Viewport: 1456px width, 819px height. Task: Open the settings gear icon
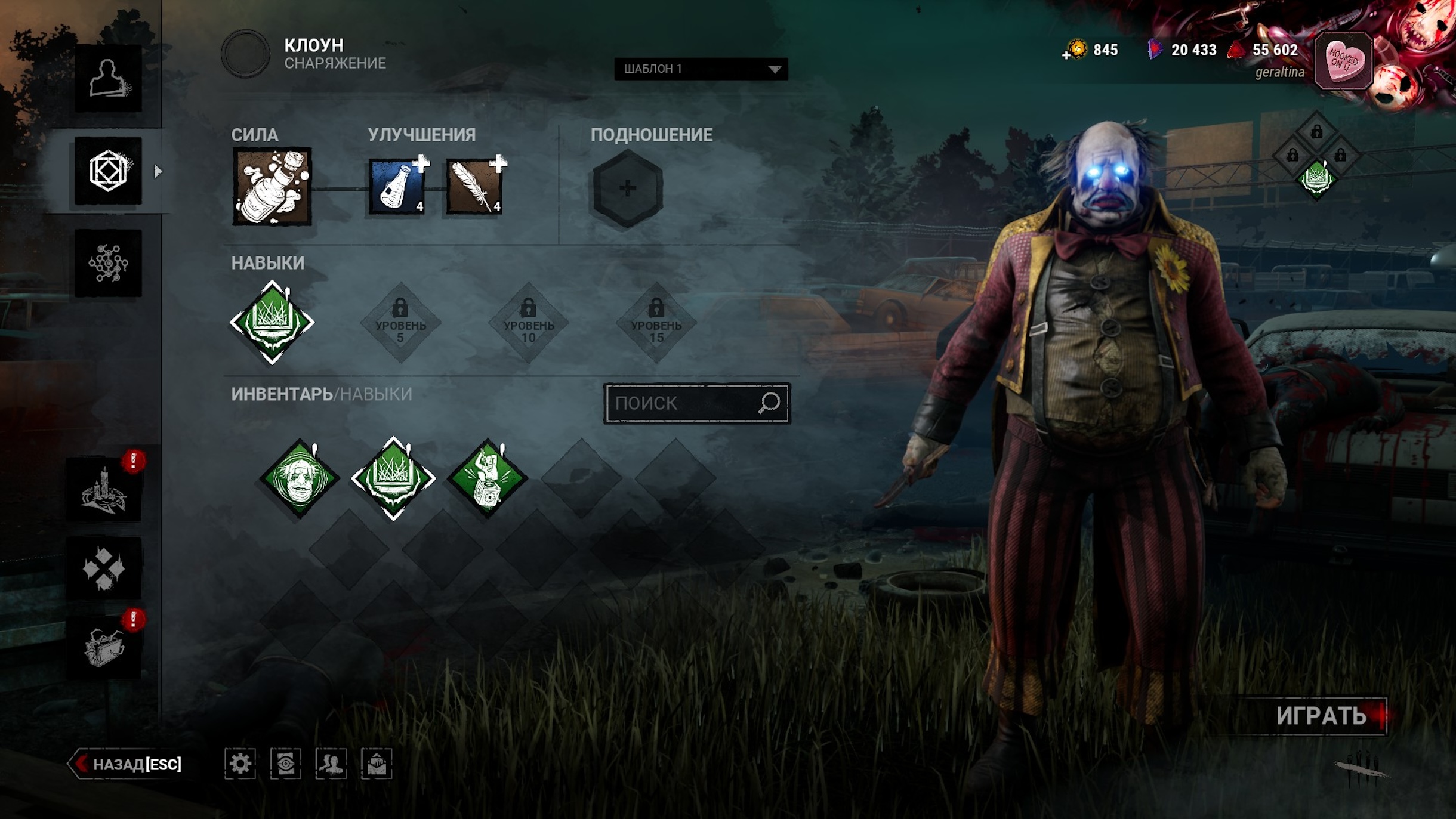(240, 764)
